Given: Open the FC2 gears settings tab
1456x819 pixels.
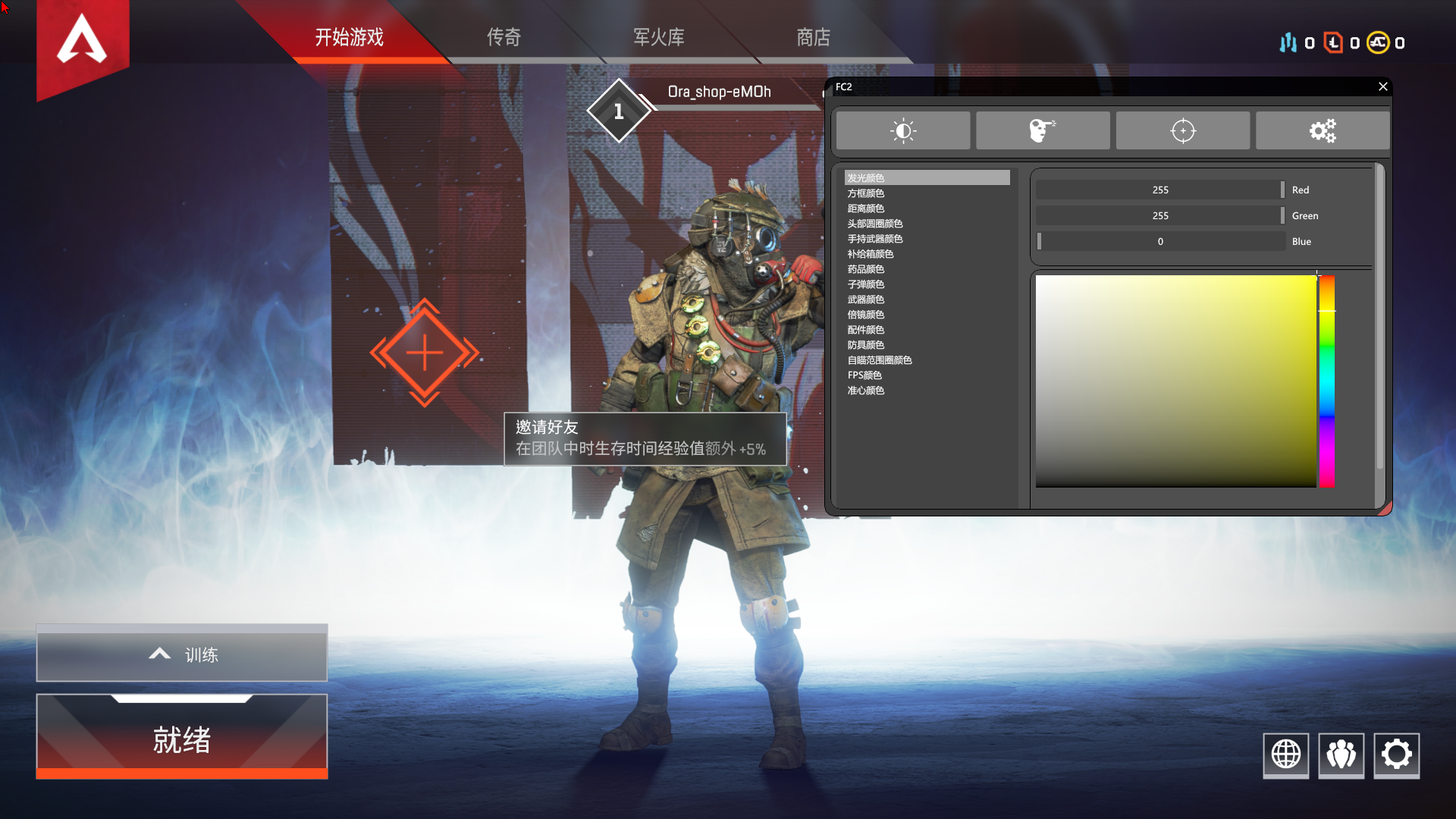Looking at the screenshot, I should point(1323,131).
